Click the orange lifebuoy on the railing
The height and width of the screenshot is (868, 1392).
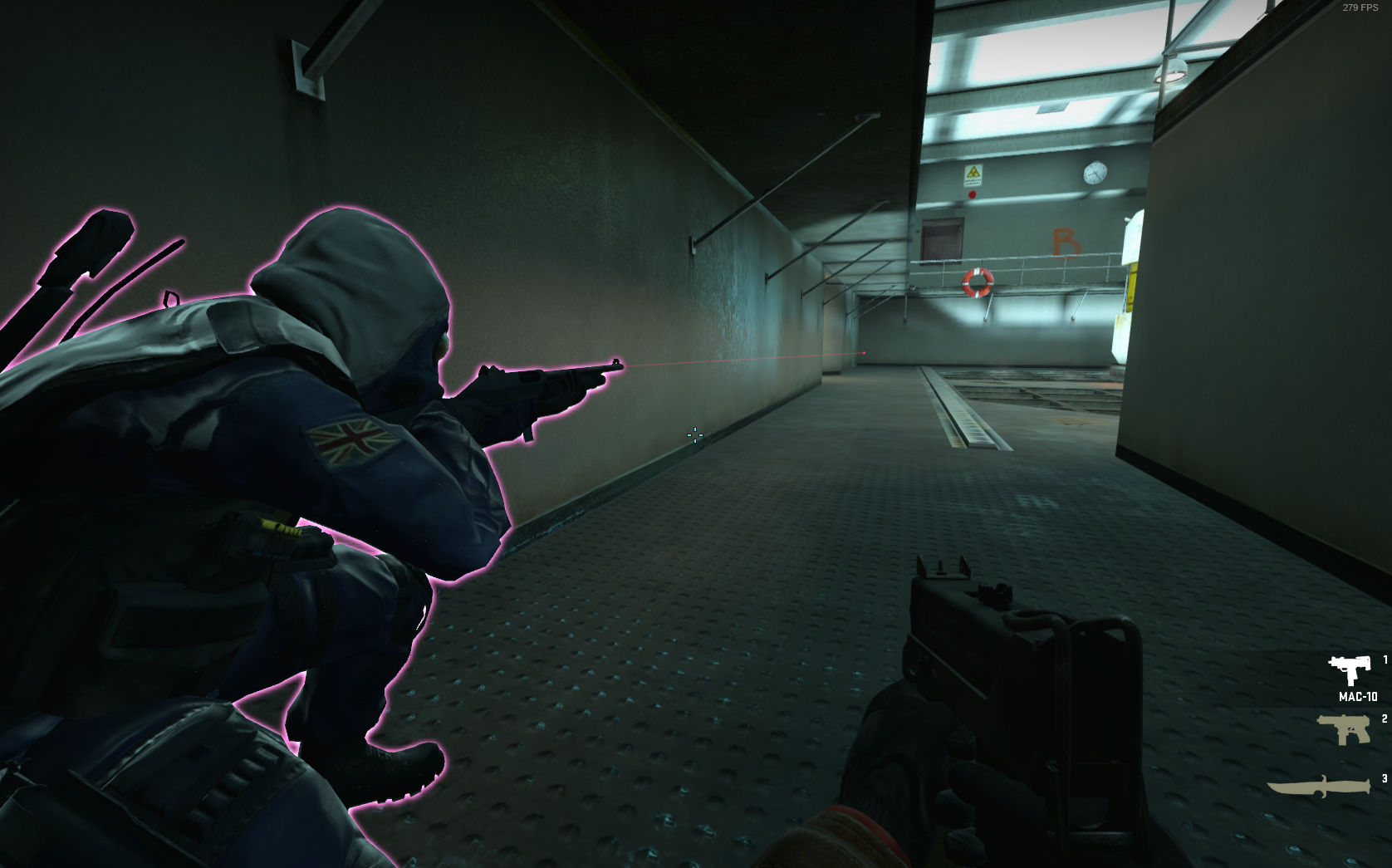(978, 282)
